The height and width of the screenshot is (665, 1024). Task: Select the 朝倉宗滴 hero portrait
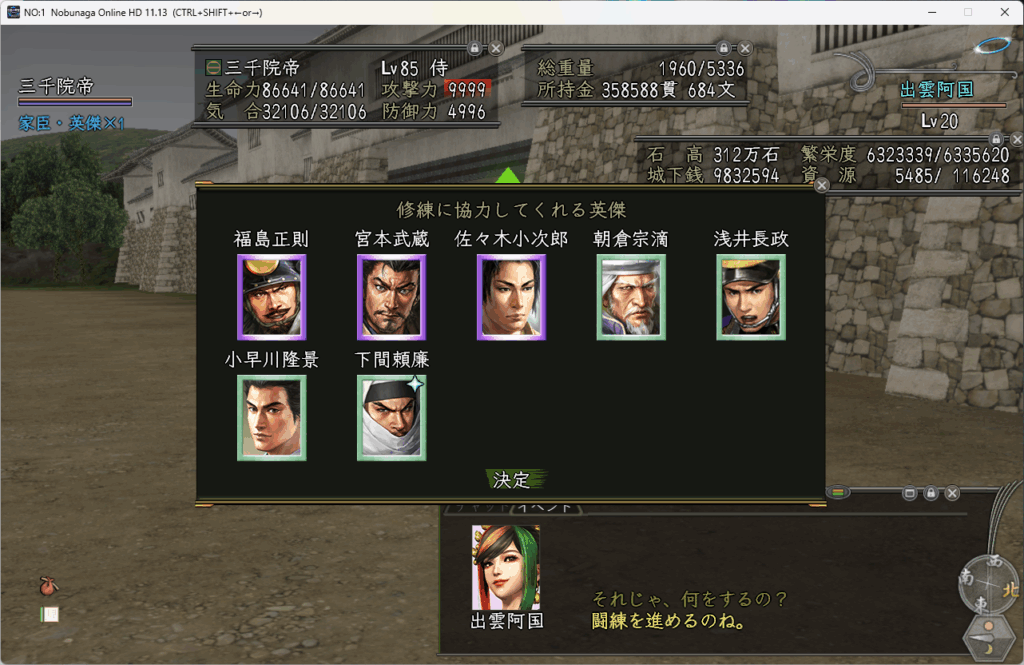tap(631, 297)
